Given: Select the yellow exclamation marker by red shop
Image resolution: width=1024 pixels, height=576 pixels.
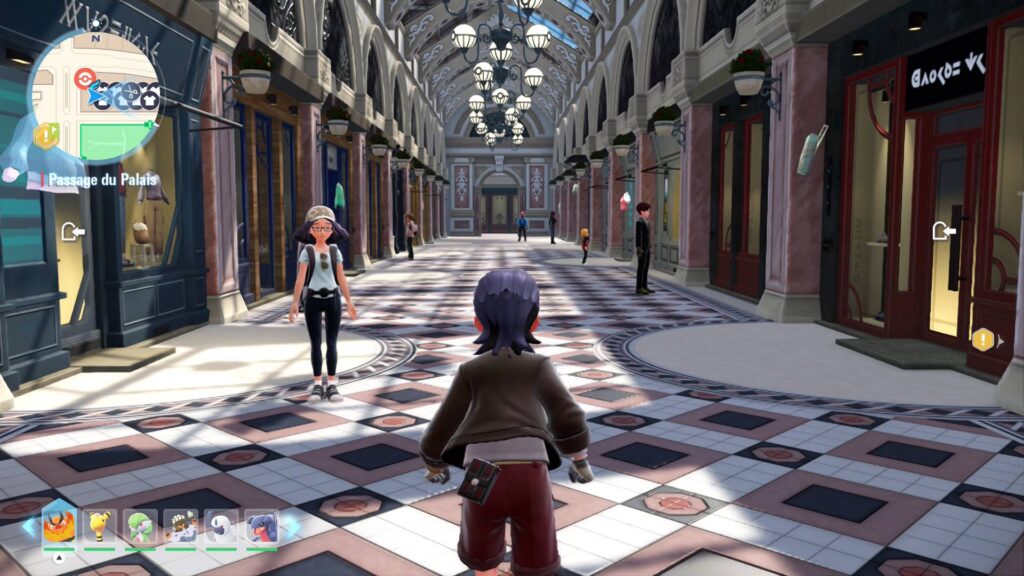Looking at the screenshot, I should [x=982, y=339].
